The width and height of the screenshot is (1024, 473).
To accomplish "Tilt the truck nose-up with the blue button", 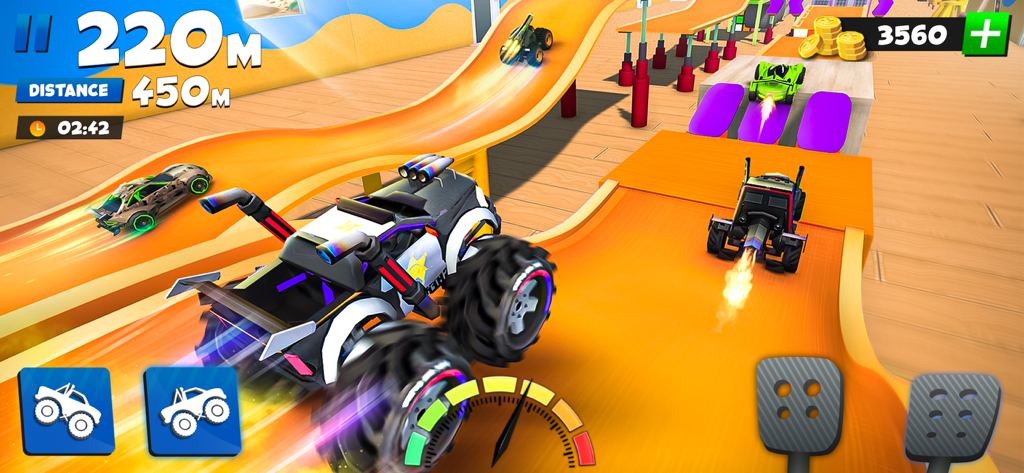I will pyautogui.click(x=192, y=410).
